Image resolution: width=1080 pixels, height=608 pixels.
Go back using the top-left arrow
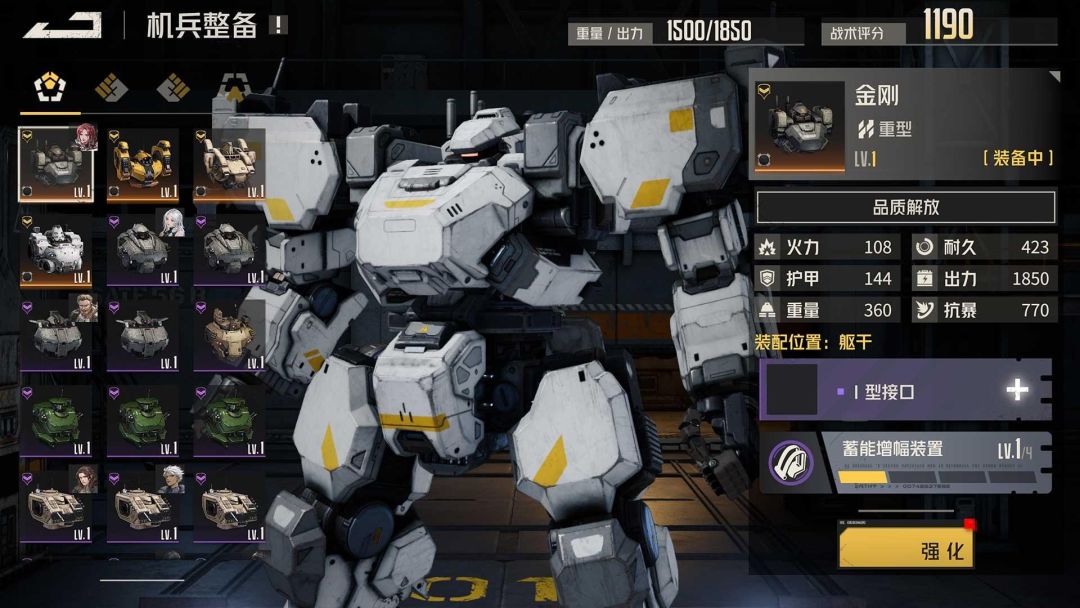click(x=62, y=25)
